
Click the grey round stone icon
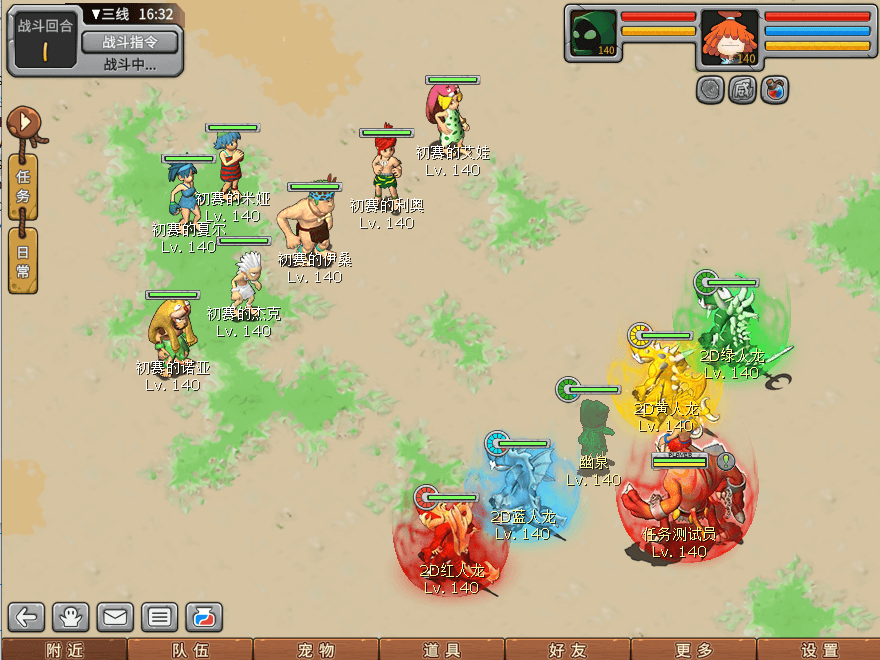(710, 89)
